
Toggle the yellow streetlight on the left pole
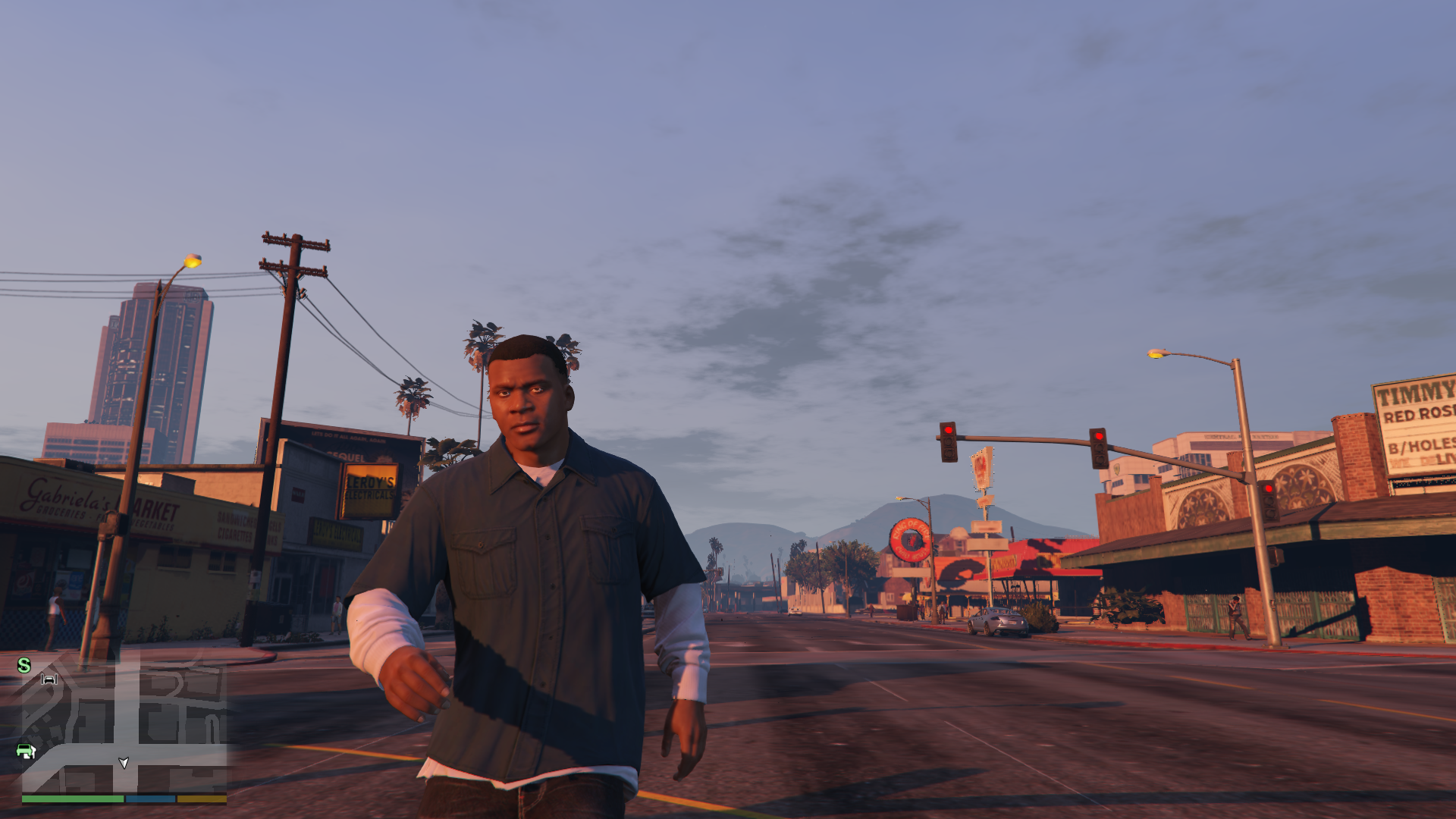192,260
